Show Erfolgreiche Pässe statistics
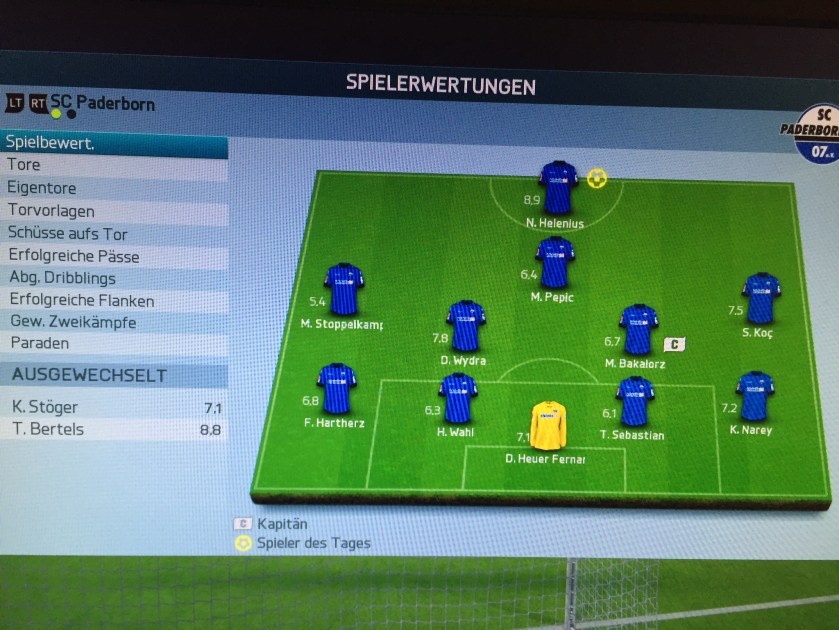839x630 pixels. (x=110, y=257)
